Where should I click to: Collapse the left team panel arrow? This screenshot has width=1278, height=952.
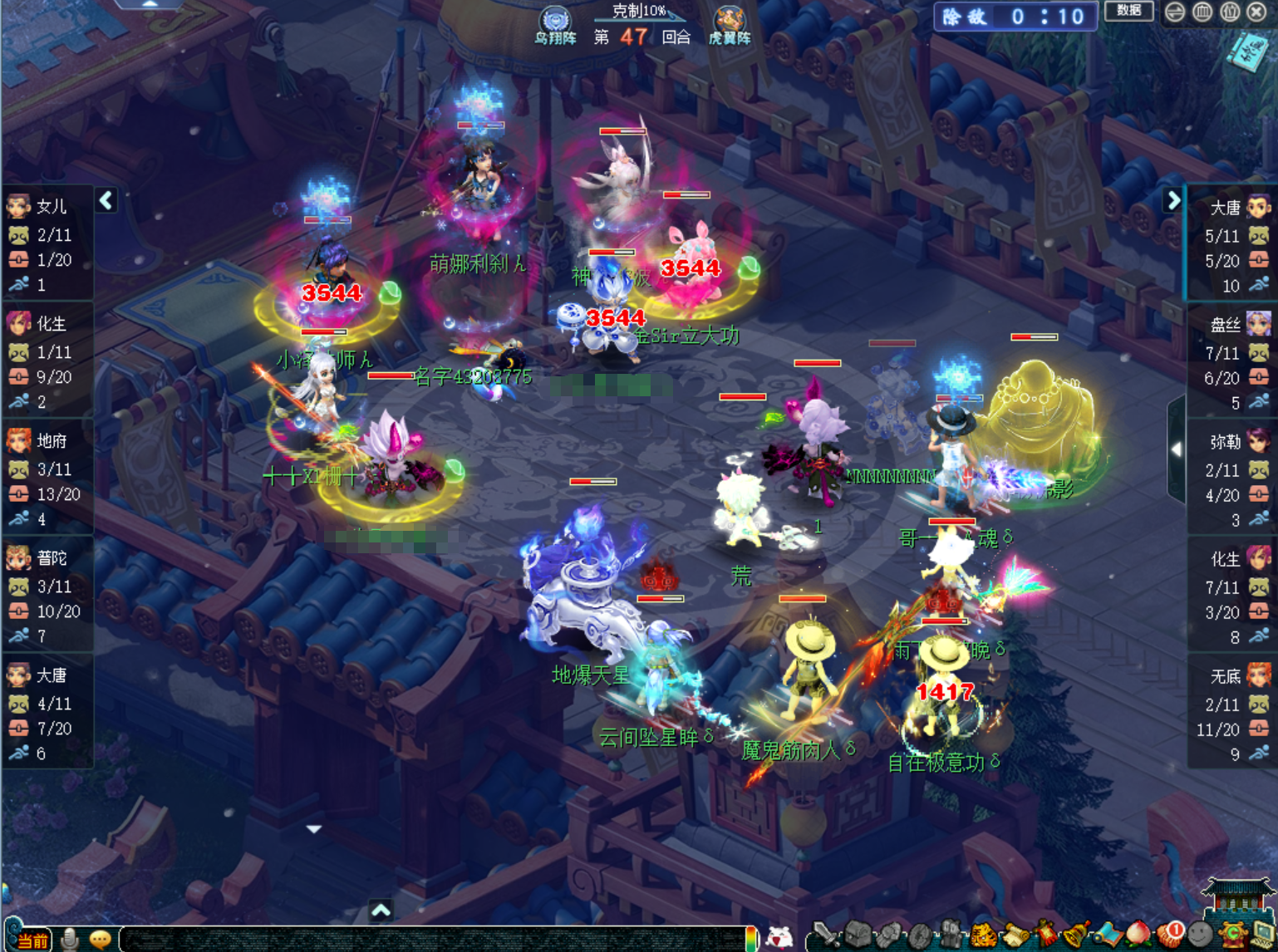[x=106, y=200]
